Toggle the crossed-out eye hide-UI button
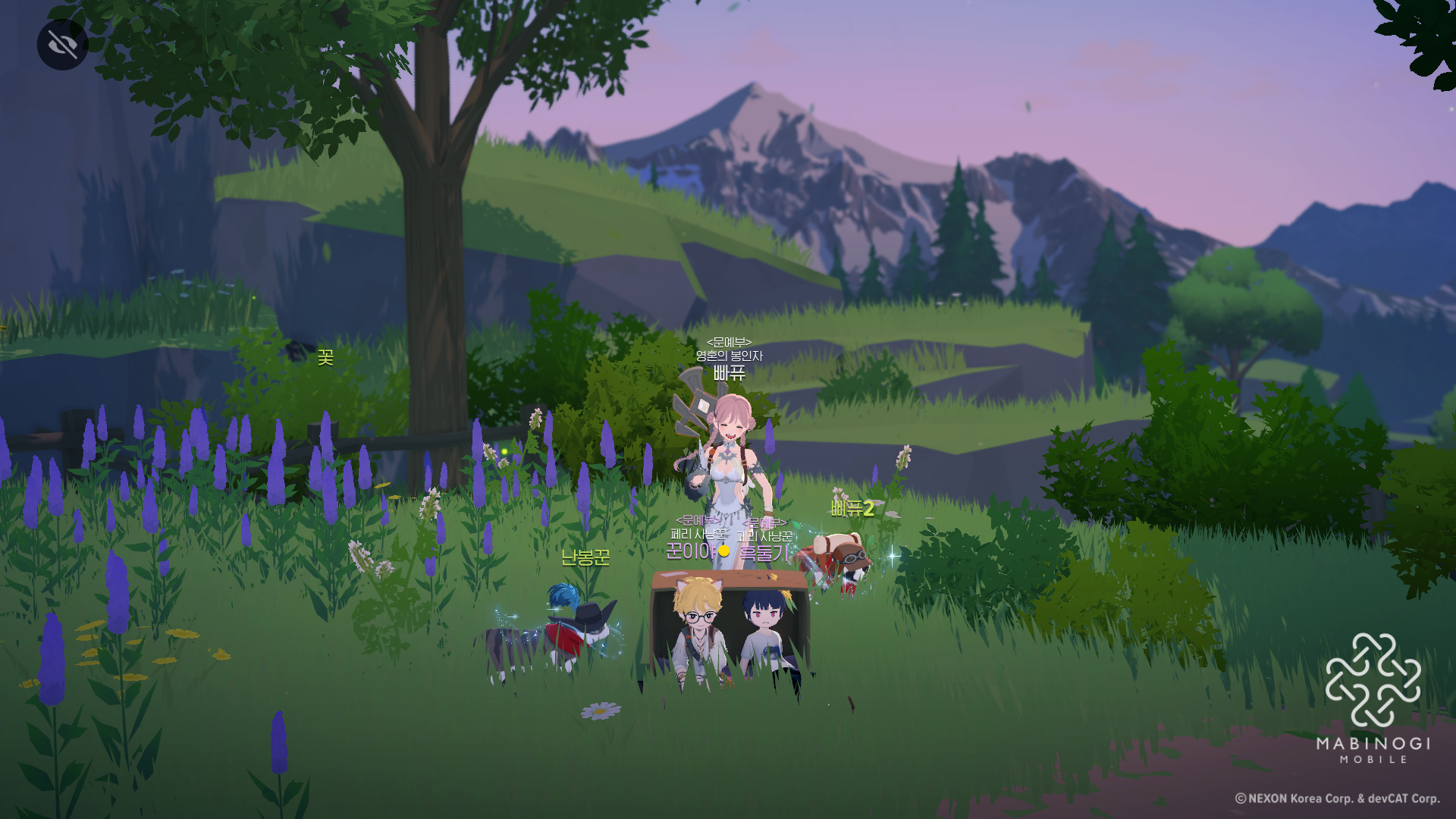Viewport: 1456px width, 819px height. tap(62, 45)
